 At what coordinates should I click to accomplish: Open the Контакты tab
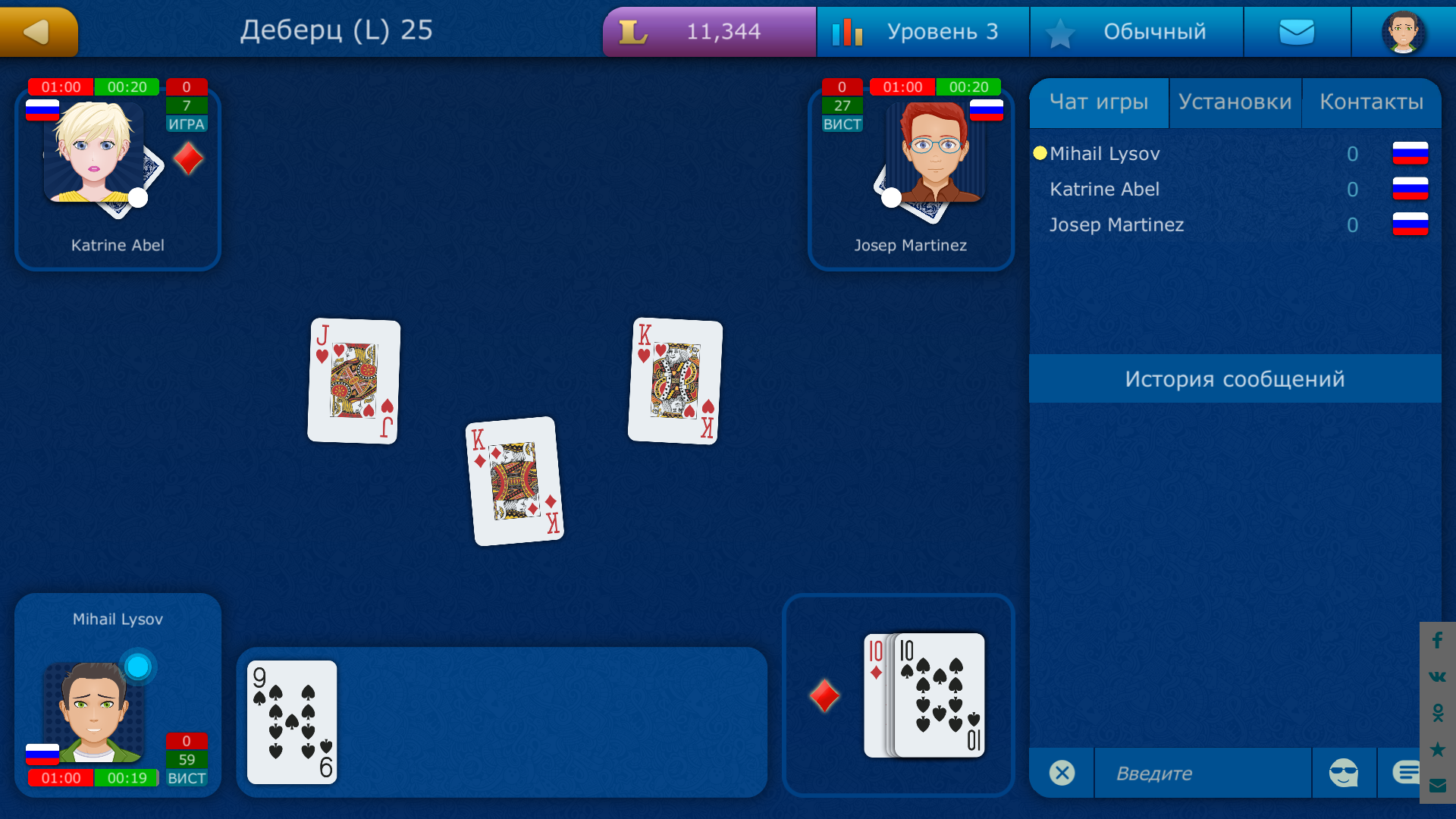point(1373,102)
